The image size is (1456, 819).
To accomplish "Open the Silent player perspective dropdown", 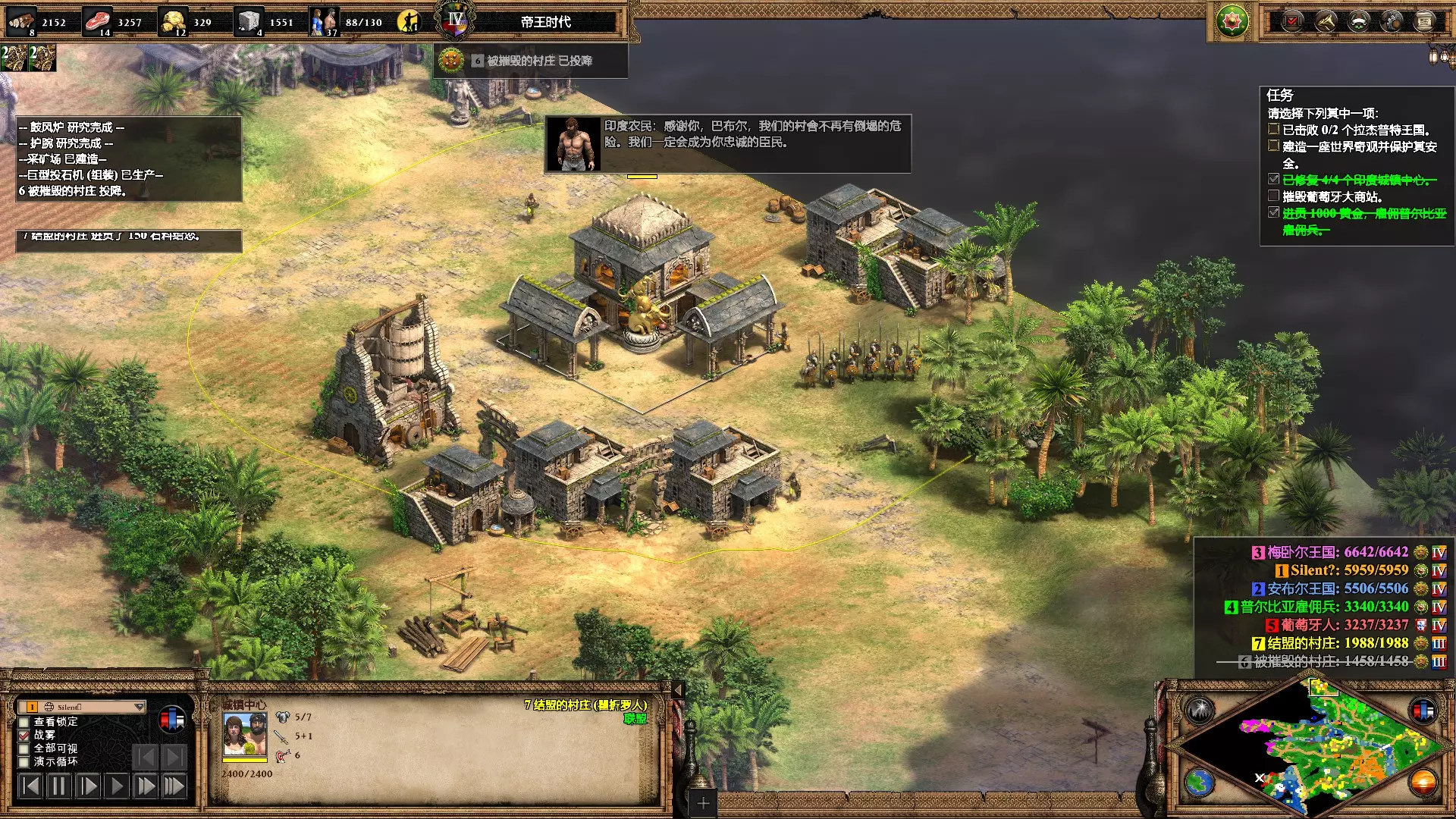I will coord(139,707).
